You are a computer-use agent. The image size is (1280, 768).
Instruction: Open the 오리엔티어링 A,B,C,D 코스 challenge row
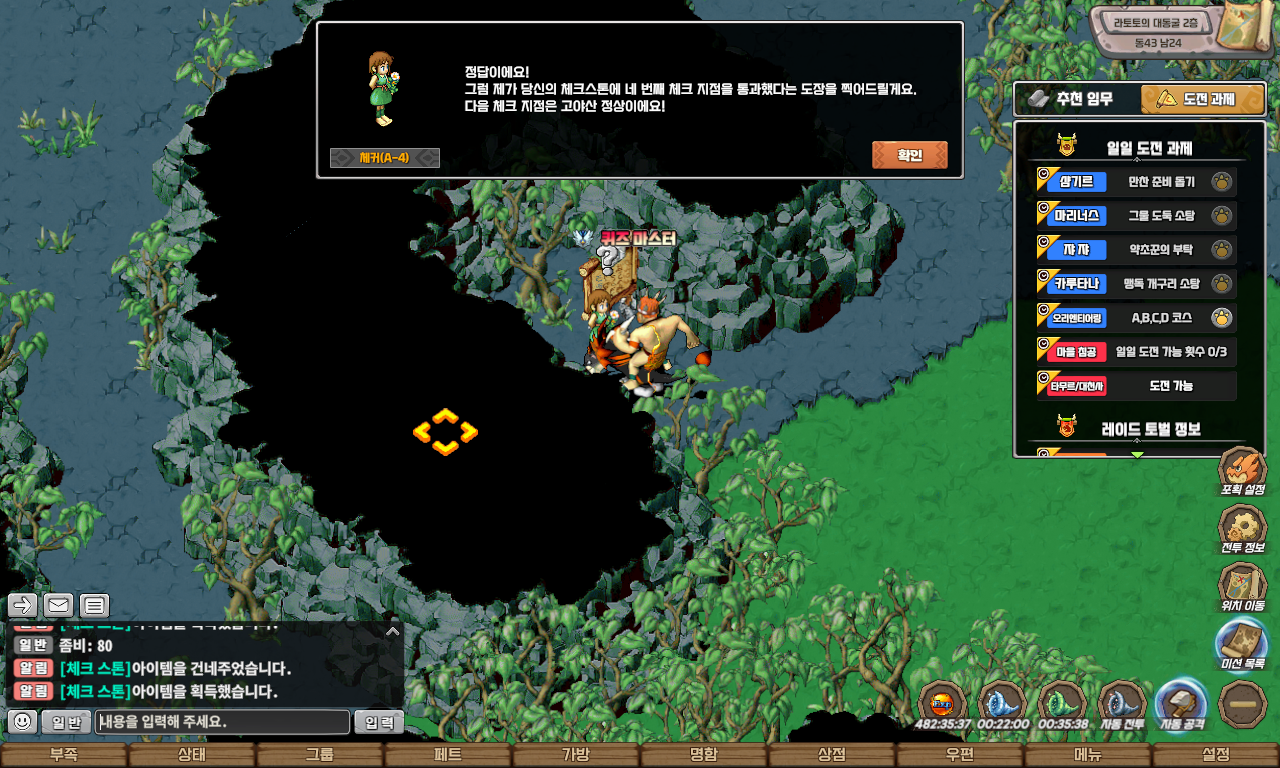tap(1136, 318)
